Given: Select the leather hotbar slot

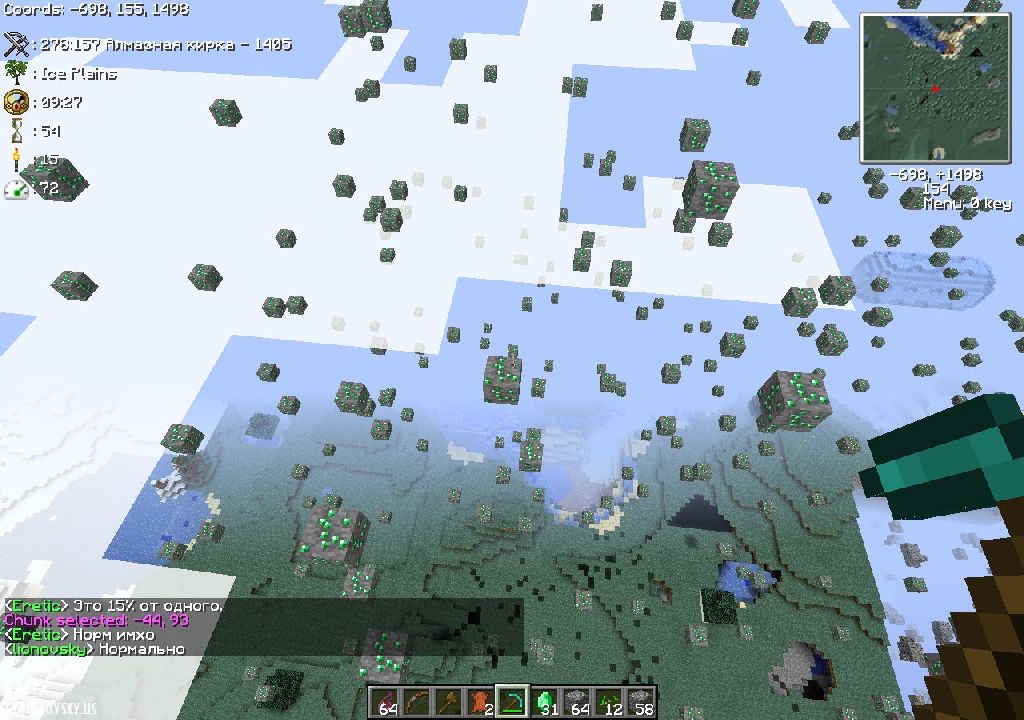Looking at the screenshot, I should click(x=481, y=702).
